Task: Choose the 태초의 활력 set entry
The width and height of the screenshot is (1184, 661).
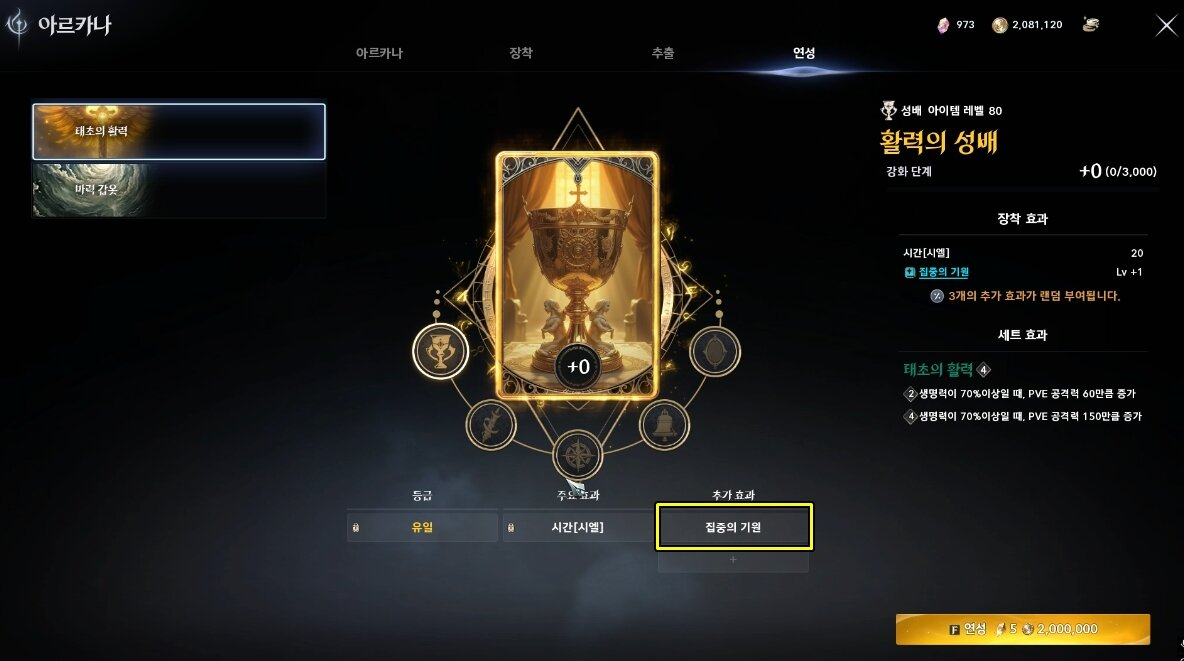Action: (179, 131)
